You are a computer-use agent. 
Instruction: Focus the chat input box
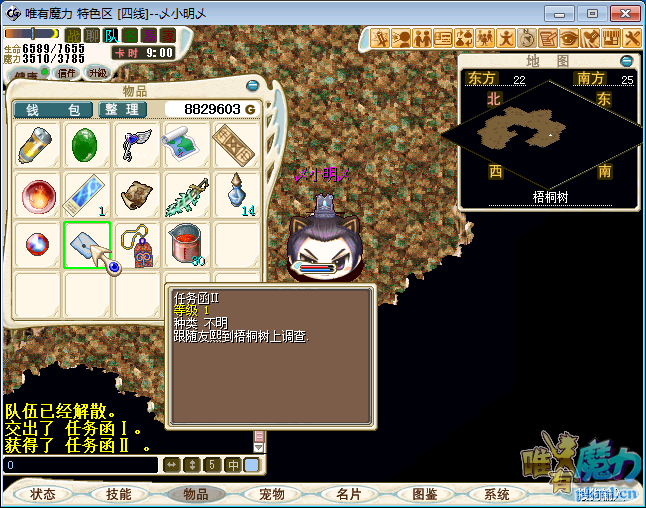pos(80,465)
